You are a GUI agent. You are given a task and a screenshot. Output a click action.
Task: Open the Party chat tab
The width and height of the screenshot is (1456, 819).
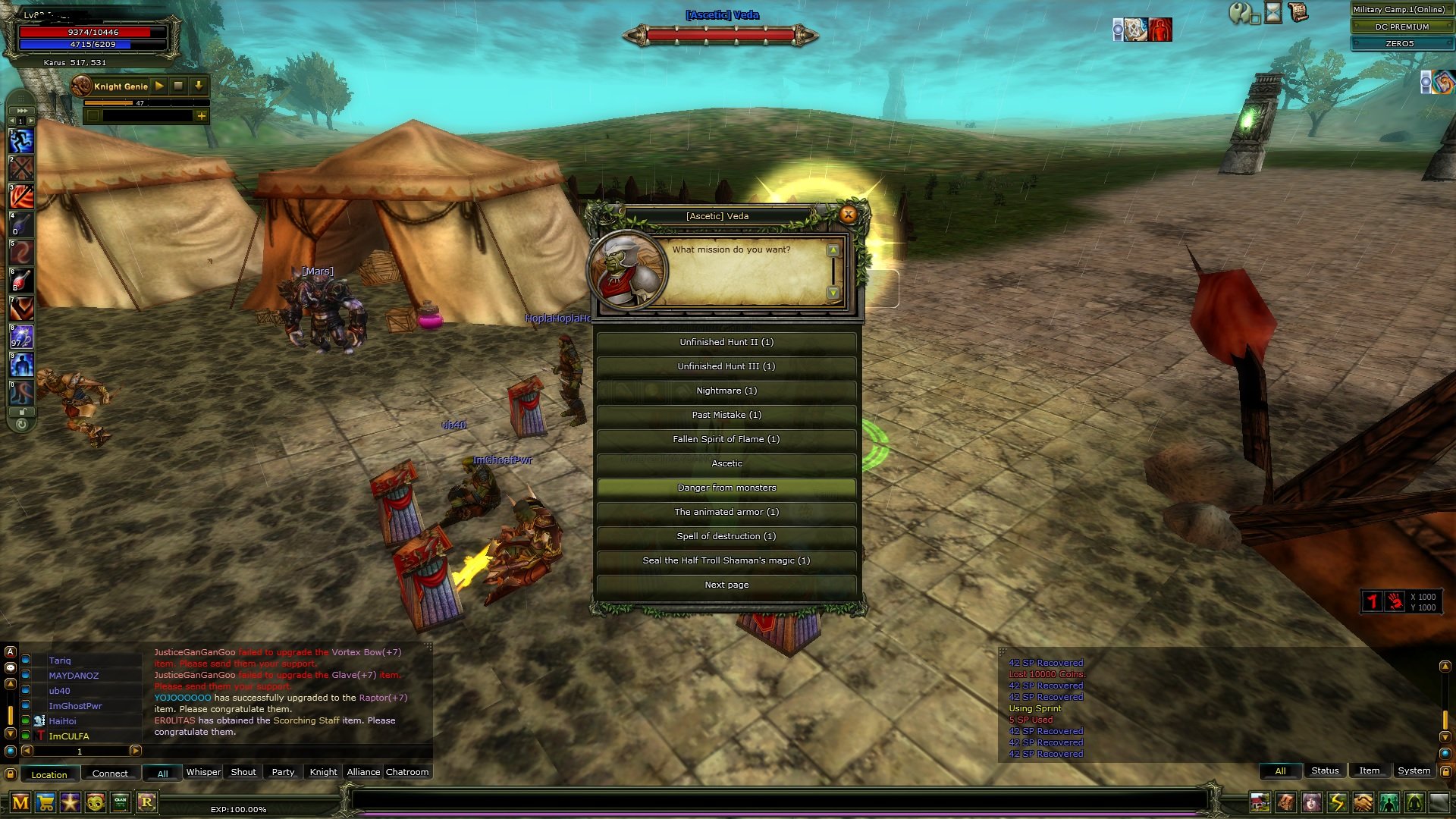(283, 772)
